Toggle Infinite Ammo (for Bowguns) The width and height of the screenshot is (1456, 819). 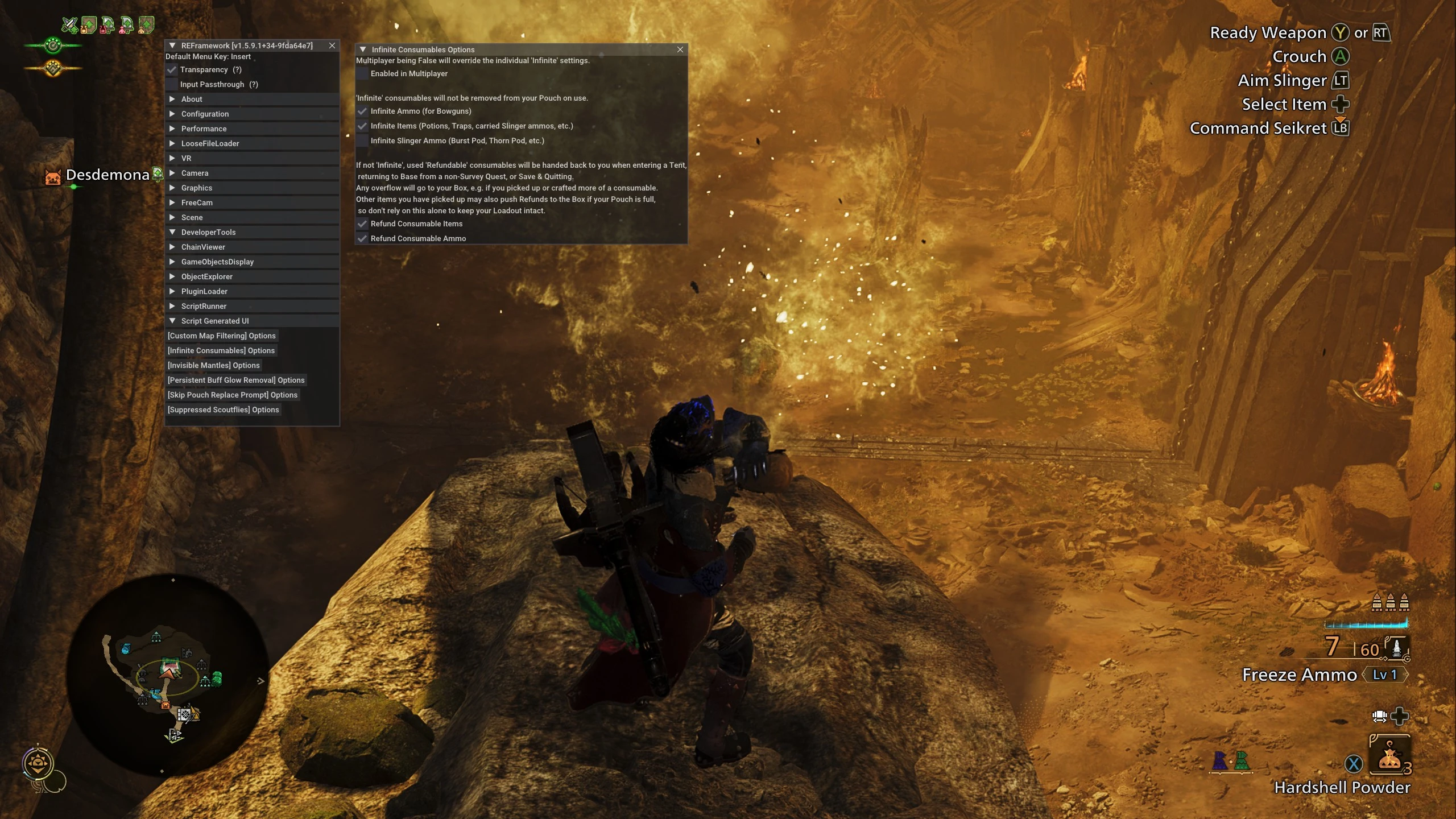tap(362, 111)
